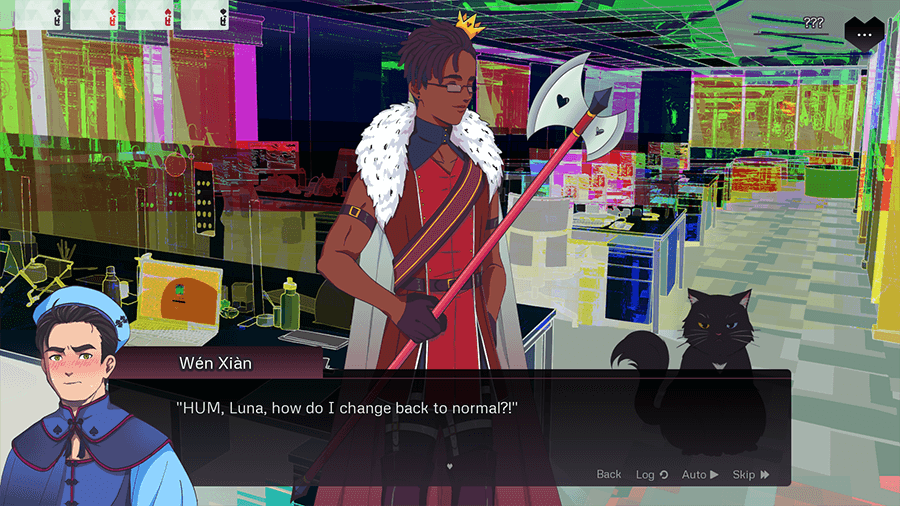
Task: Advance dialogue via the small heart indicator
Action: (450, 466)
